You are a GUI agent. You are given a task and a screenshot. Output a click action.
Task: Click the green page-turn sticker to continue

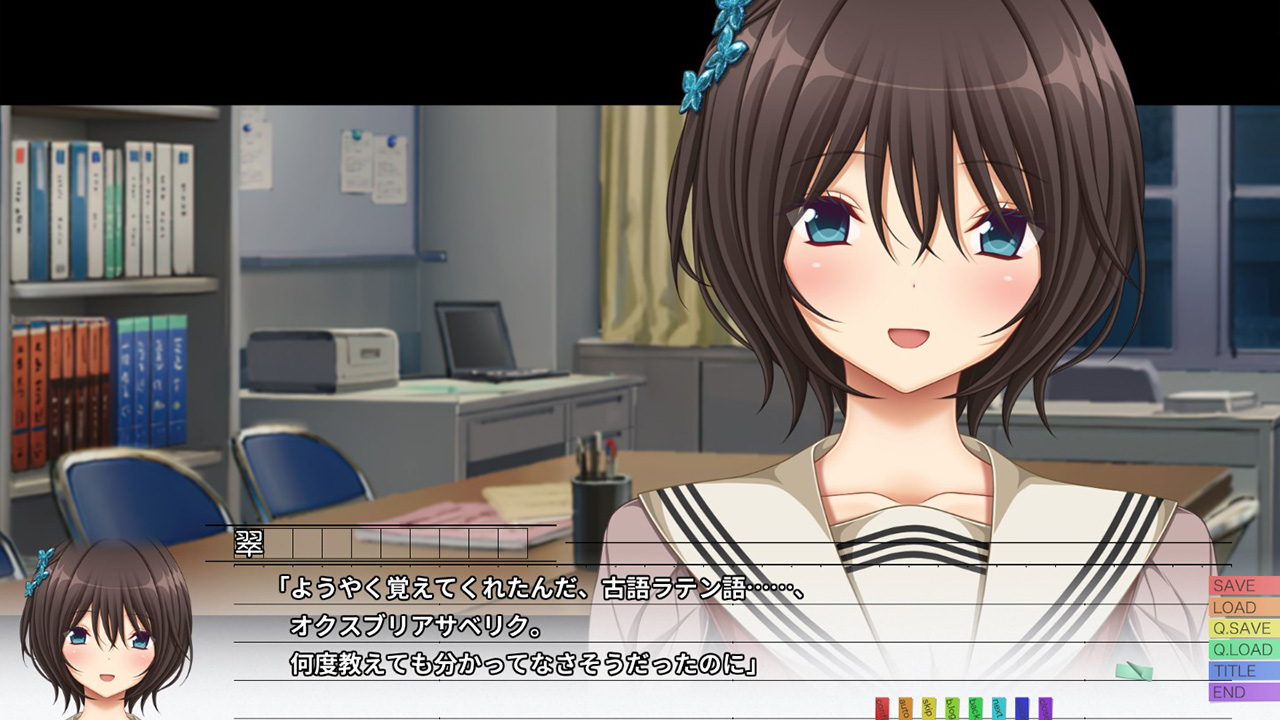pos(1134,671)
